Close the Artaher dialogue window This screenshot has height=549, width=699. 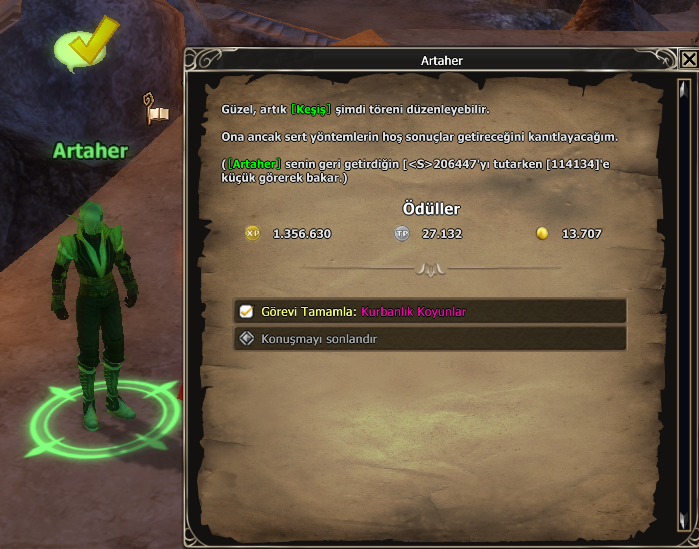coord(688,59)
